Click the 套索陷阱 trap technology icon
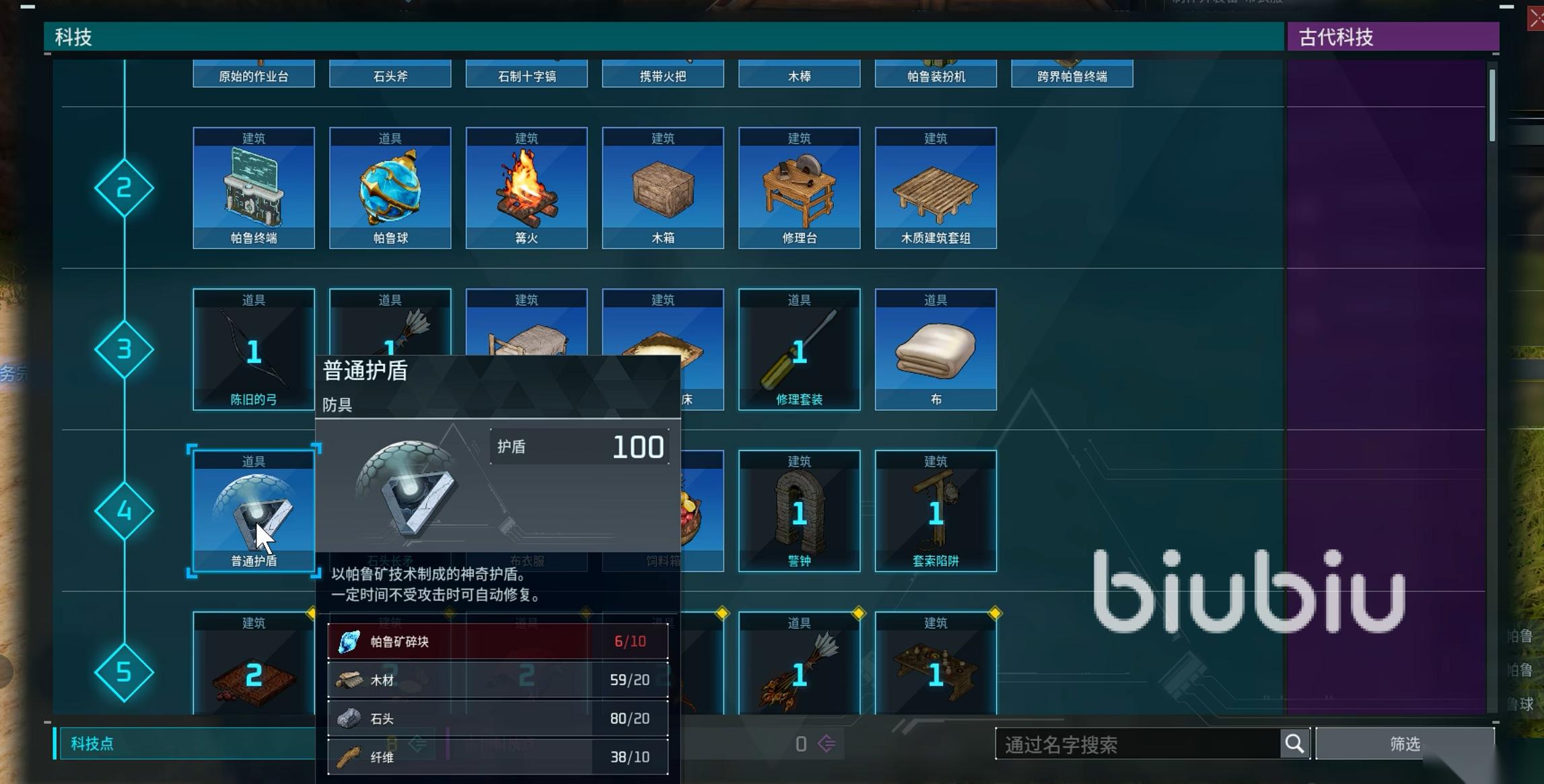 point(936,511)
